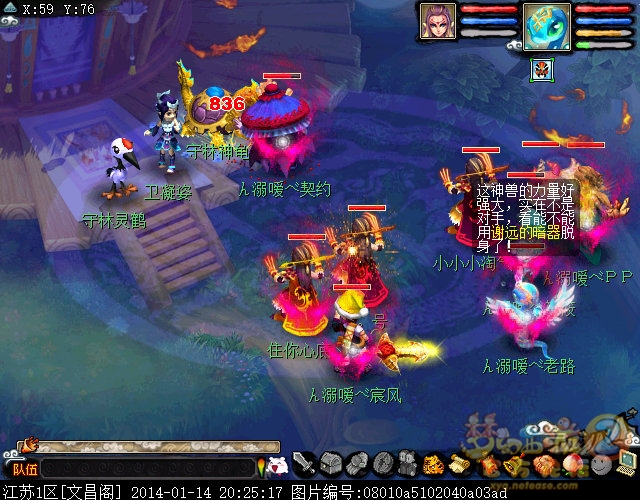
Task: Open the golden tiger icon
Action: click(x=433, y=464)
